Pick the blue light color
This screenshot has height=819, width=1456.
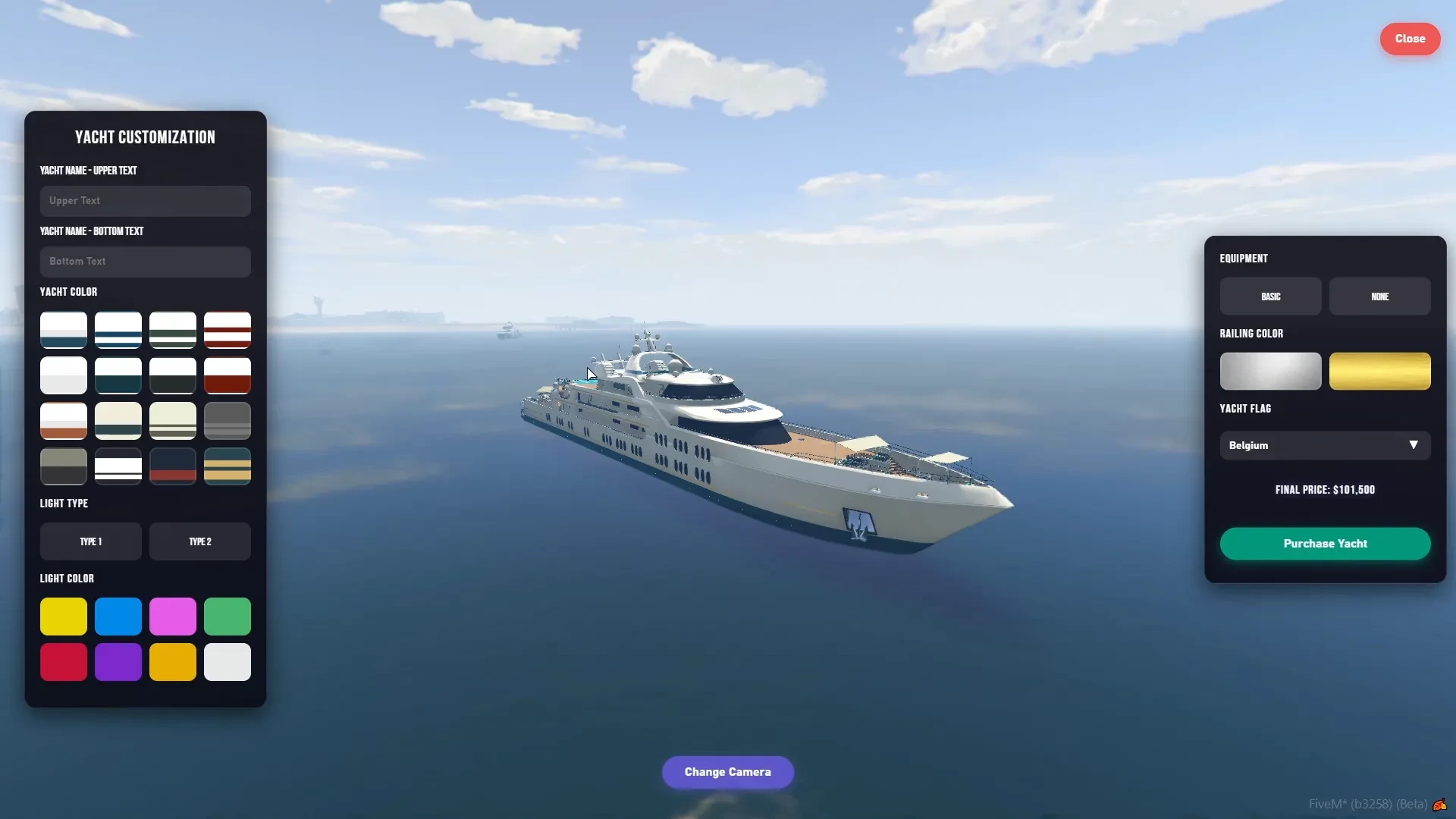(x=118, y=617)
